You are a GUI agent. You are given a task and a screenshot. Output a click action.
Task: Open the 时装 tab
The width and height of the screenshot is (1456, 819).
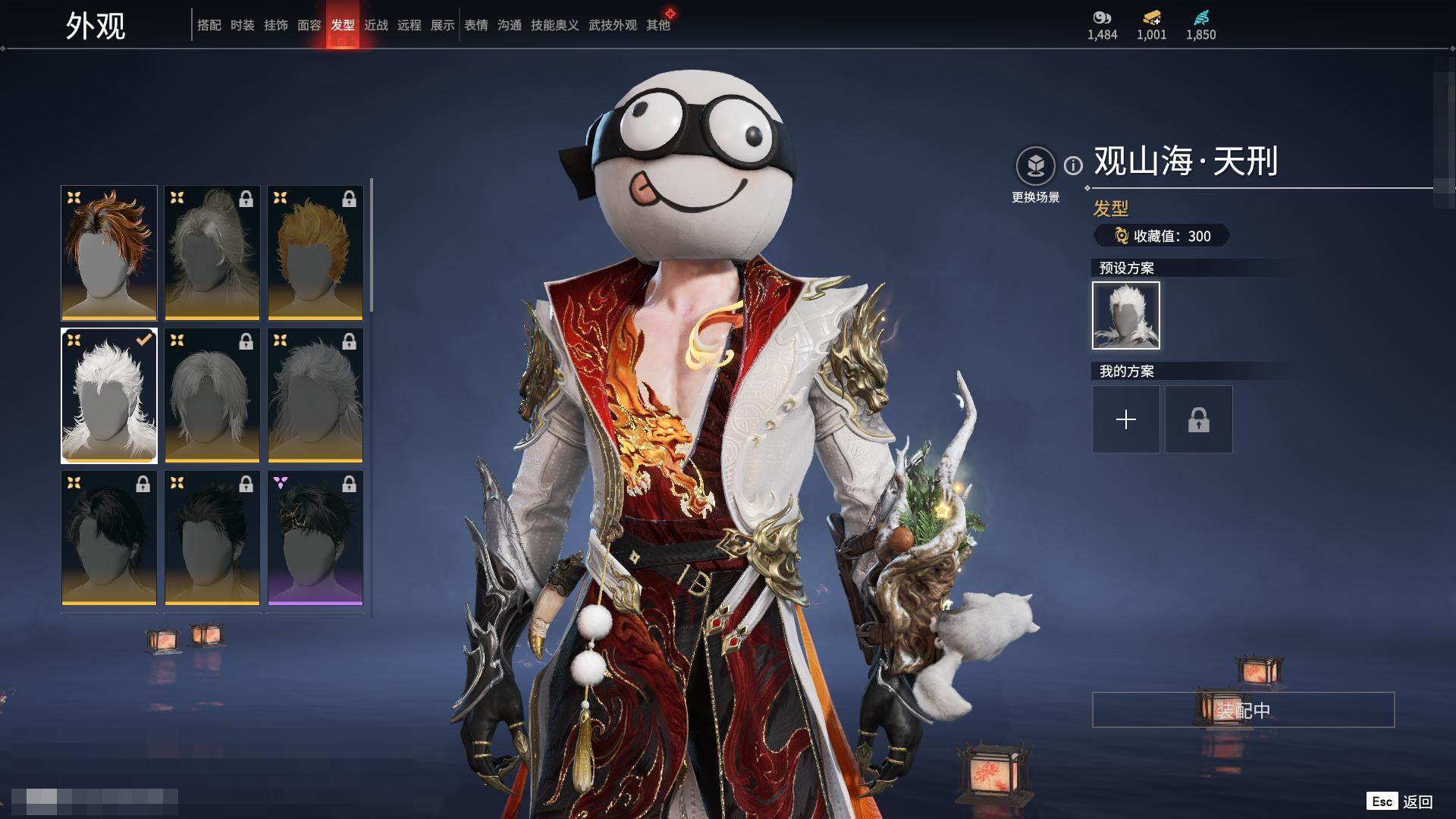242,25
